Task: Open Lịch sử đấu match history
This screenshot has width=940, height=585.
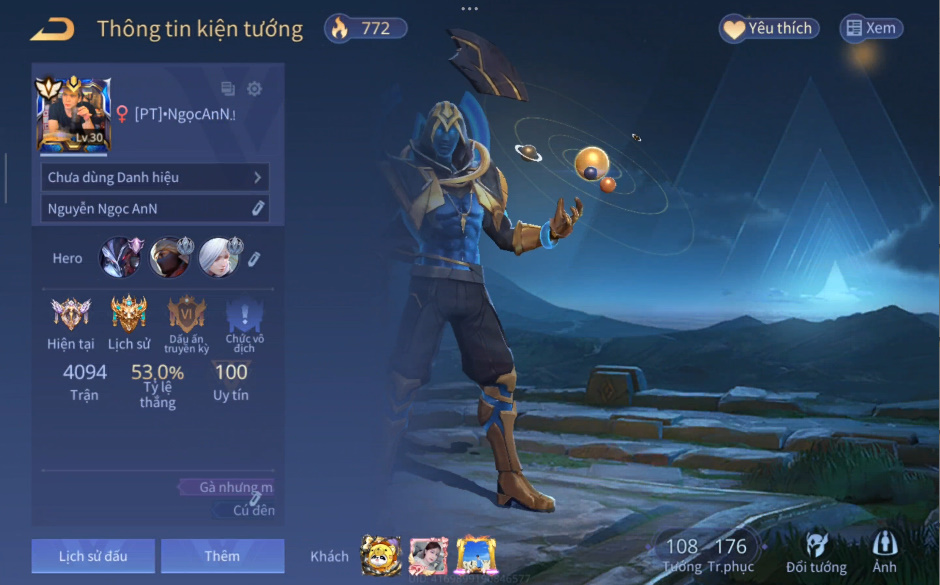Action: [93, 555]
